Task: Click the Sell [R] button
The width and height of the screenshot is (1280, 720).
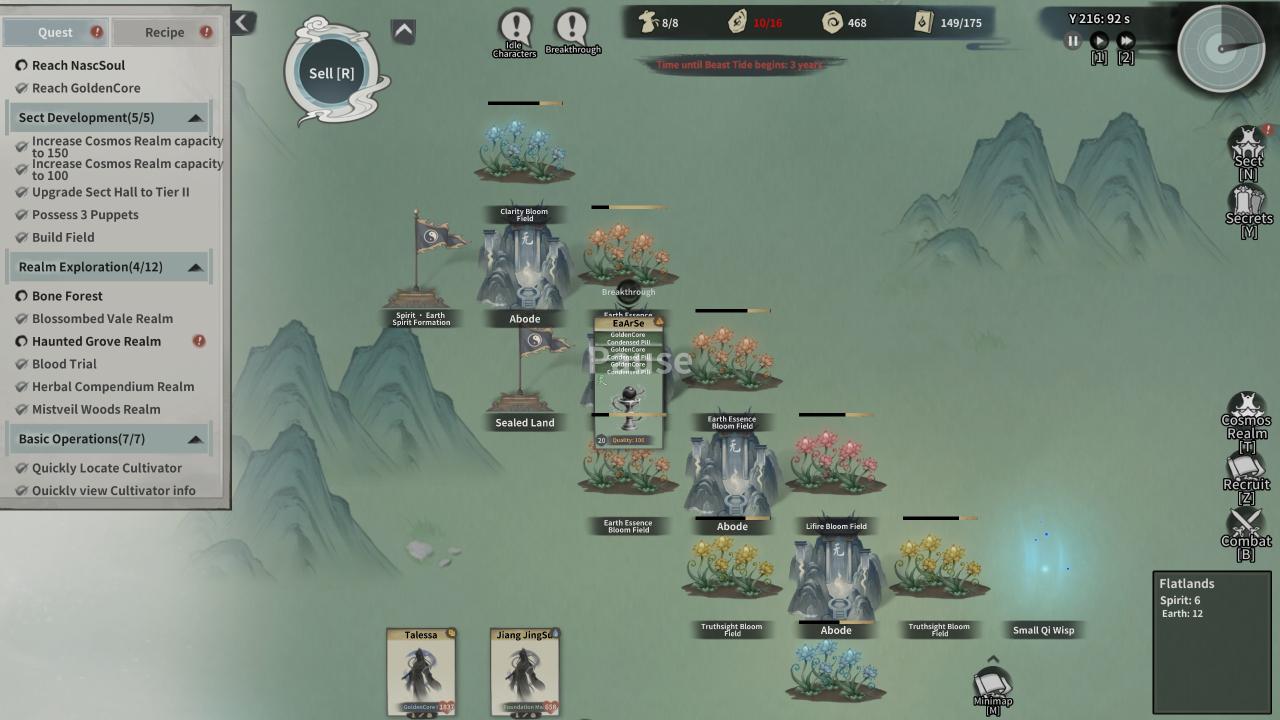Action: pyautogui.click(x=332, y=73)
